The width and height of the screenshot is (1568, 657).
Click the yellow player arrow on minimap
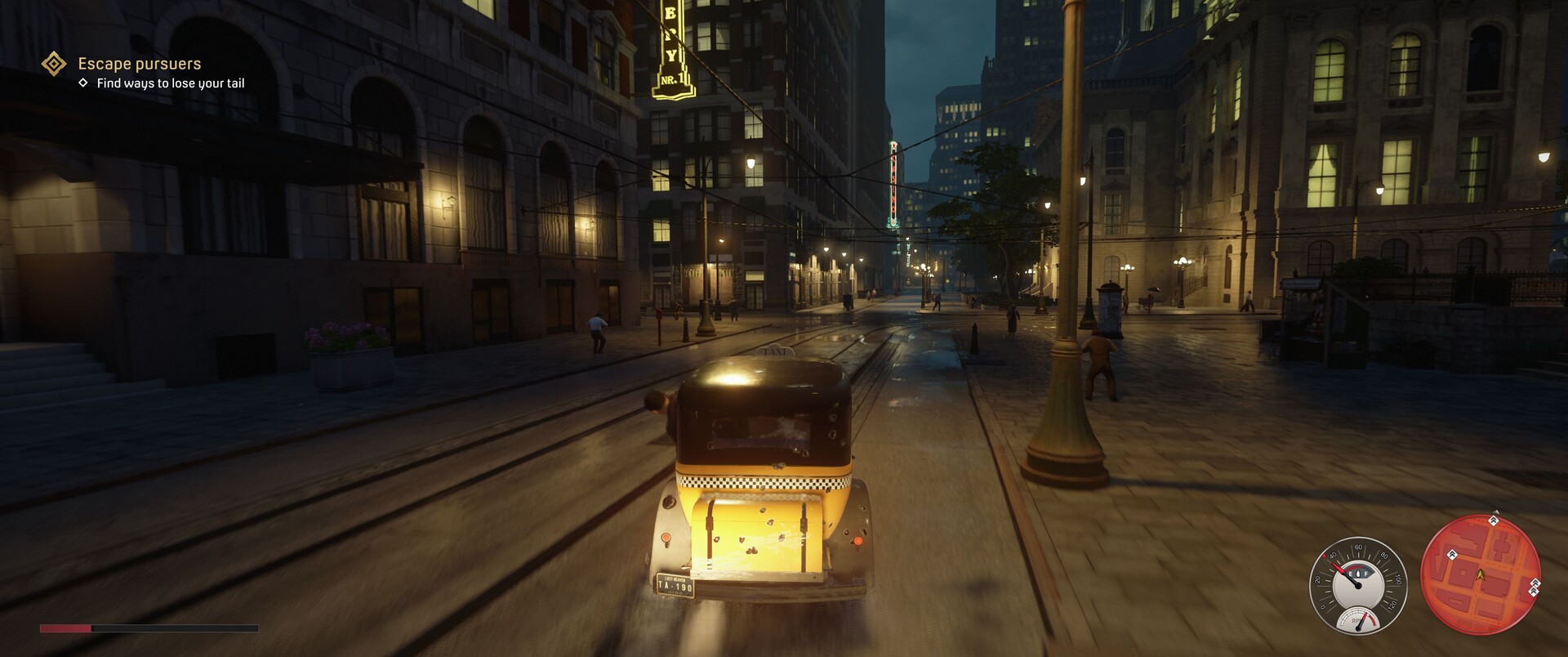tap(1479, 574)
